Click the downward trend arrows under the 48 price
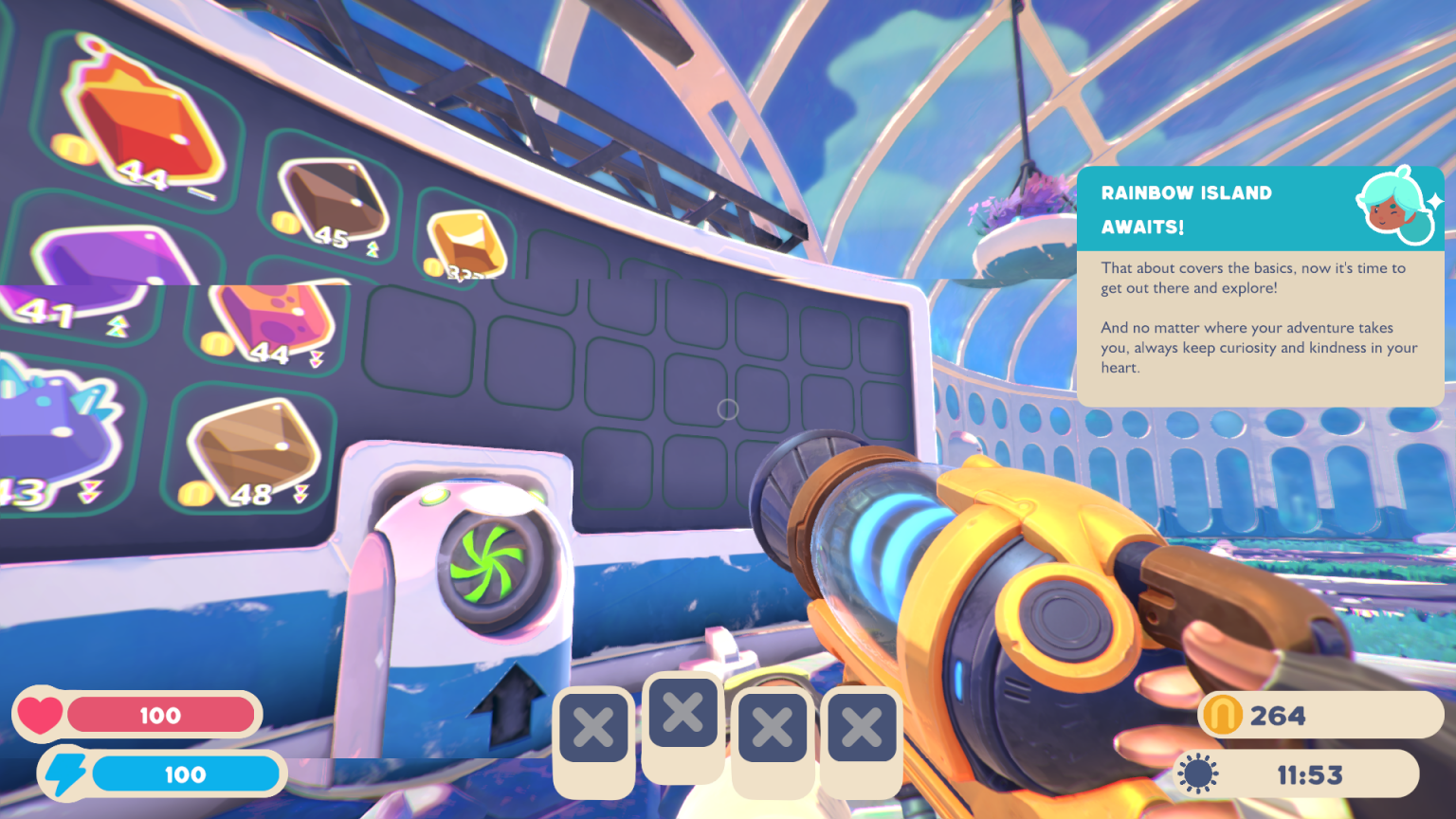 (x=301, y=493)
